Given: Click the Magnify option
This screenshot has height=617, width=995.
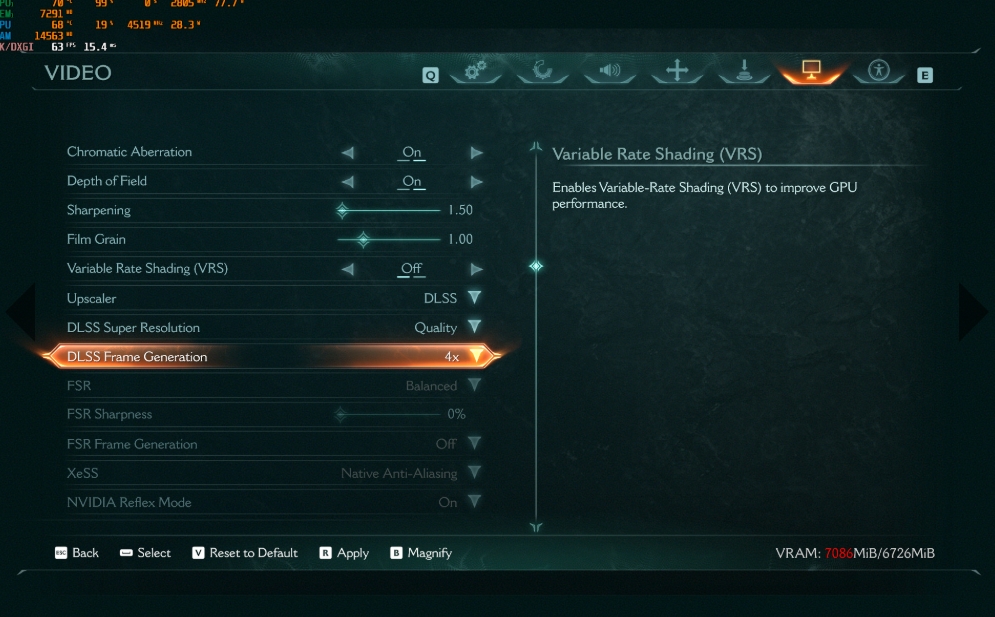Looking at the screenshot, I should point(421,553).
